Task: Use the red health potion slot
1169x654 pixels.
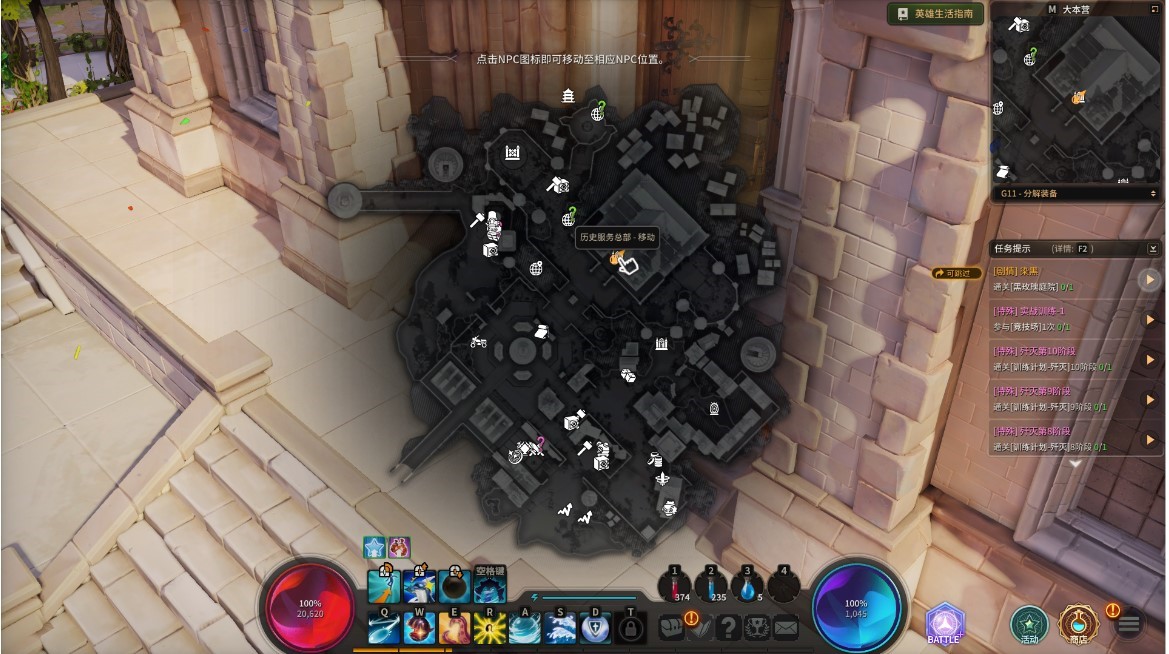Action: pos(675,585)
